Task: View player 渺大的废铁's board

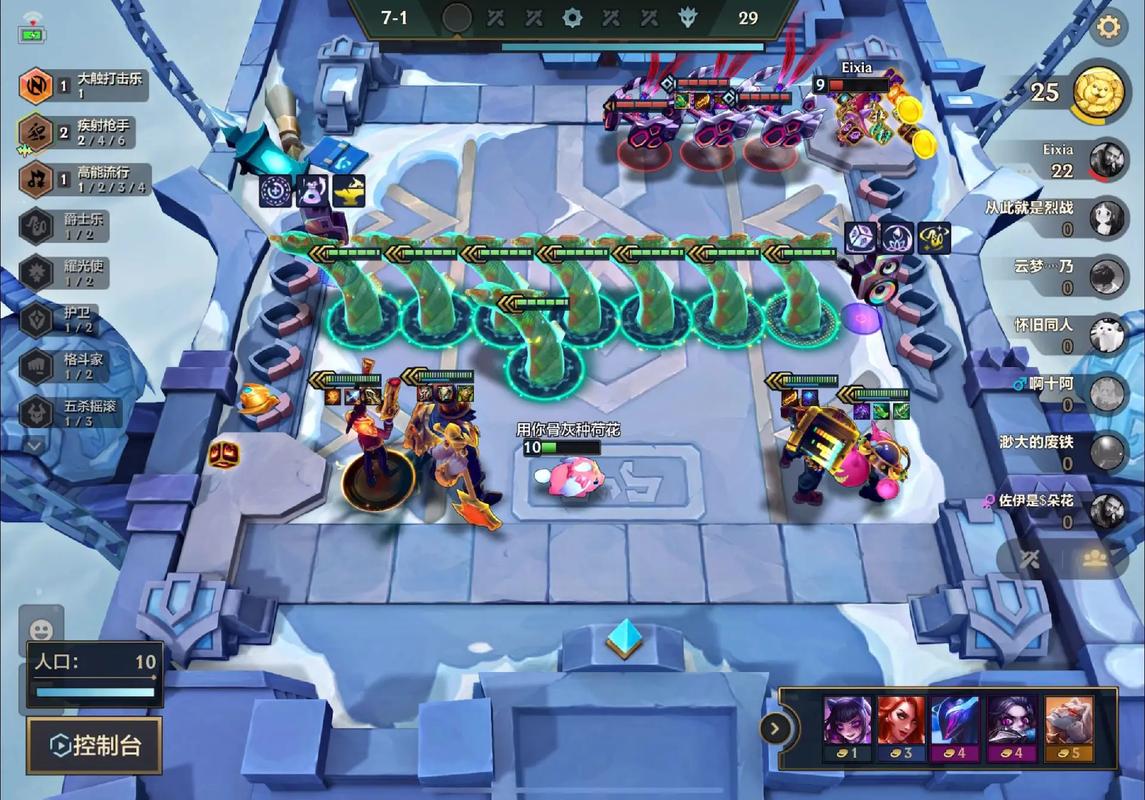Action: 1062,451
